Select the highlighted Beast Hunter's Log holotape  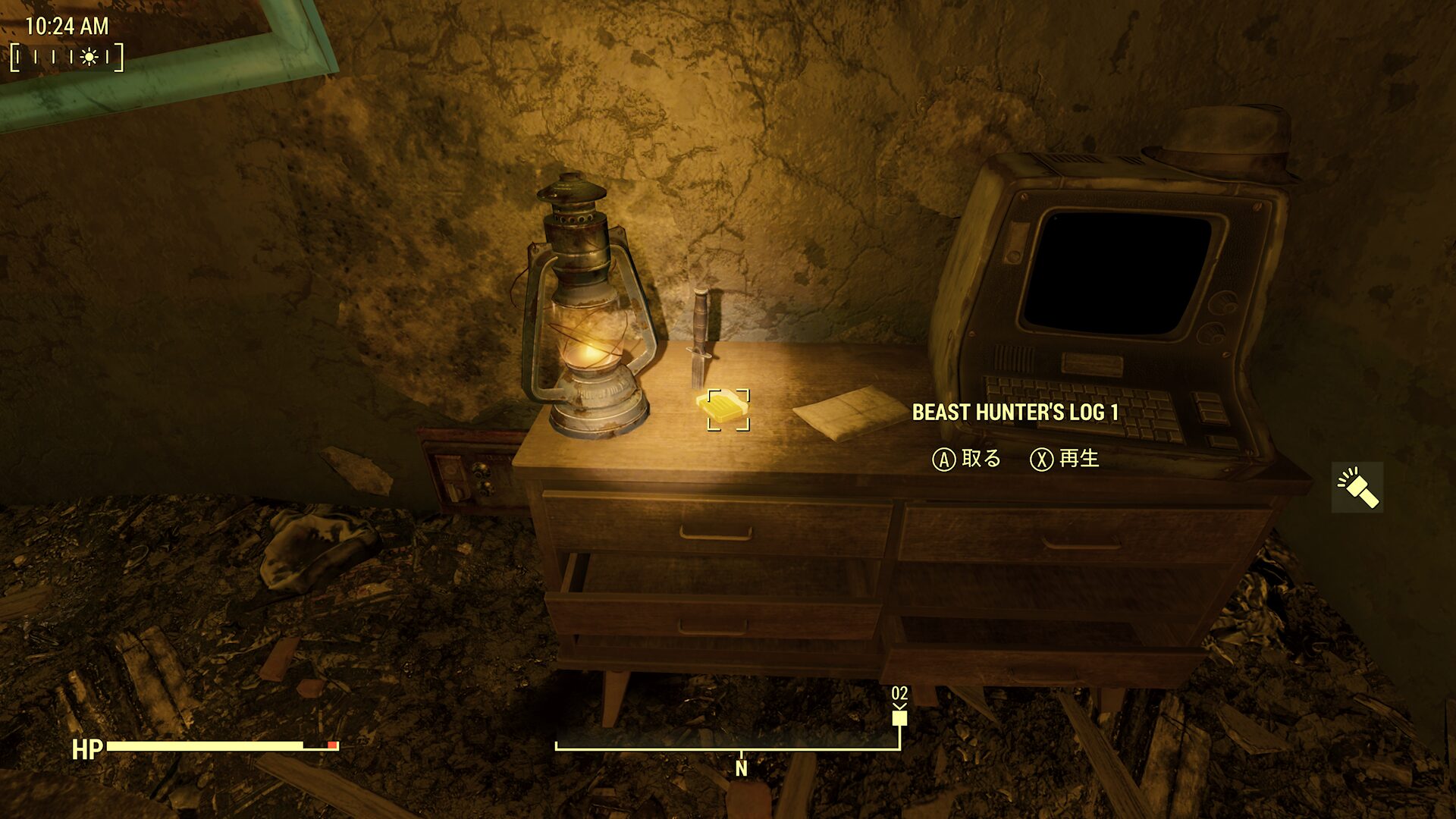(x=726, y=409)
